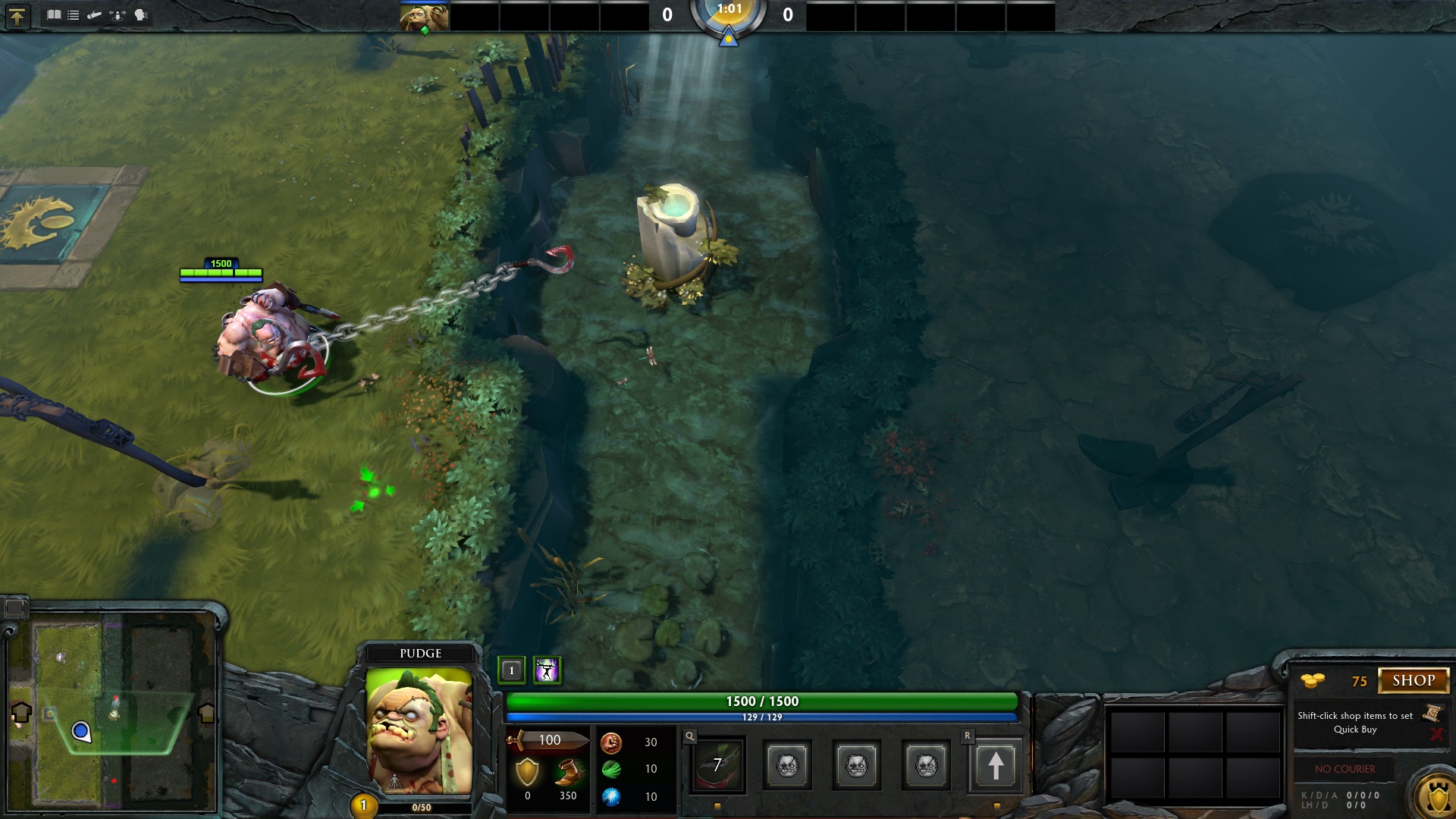Clear quick buy with the red X

tap(1436, 734)
